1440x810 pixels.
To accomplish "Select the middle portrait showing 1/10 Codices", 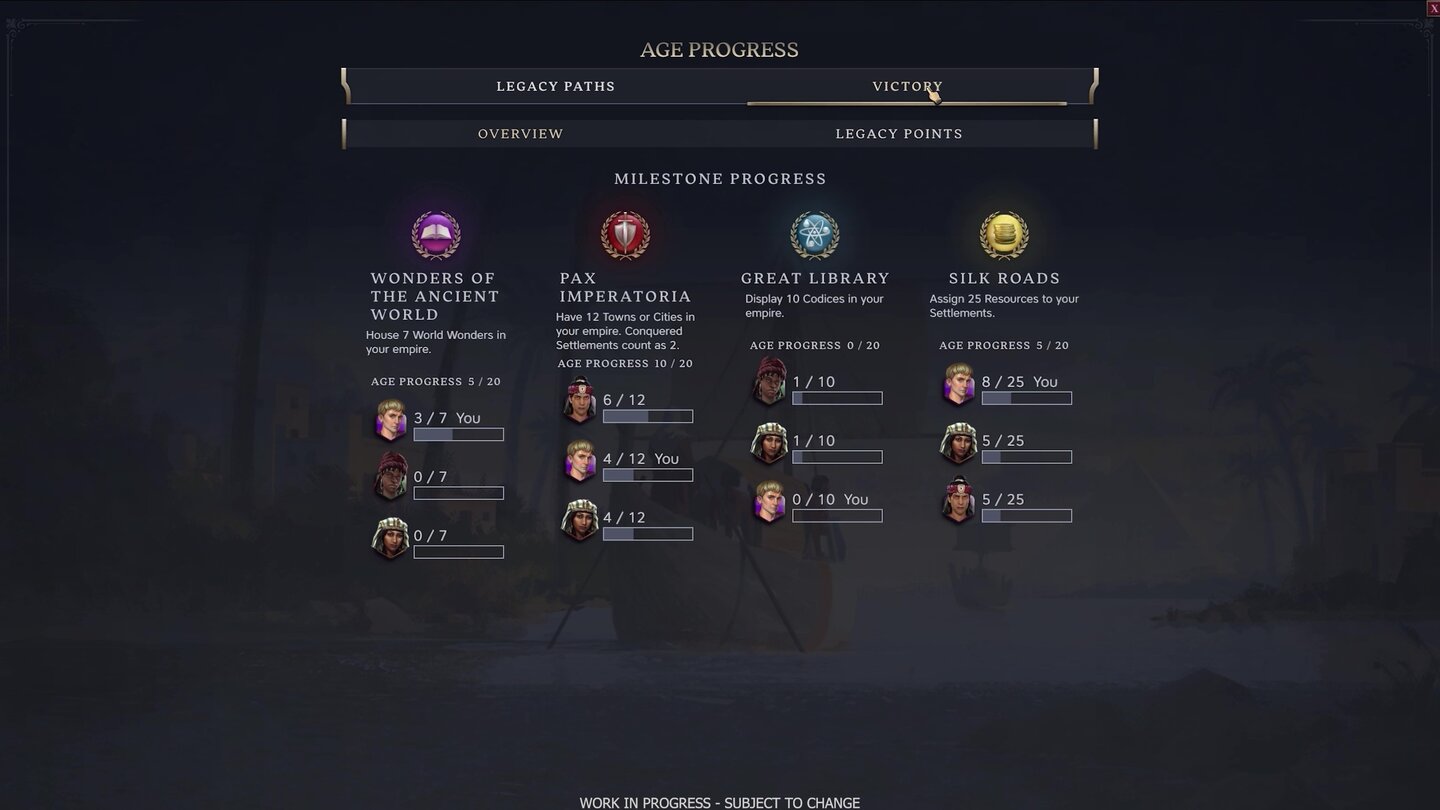I will (769, 443).
